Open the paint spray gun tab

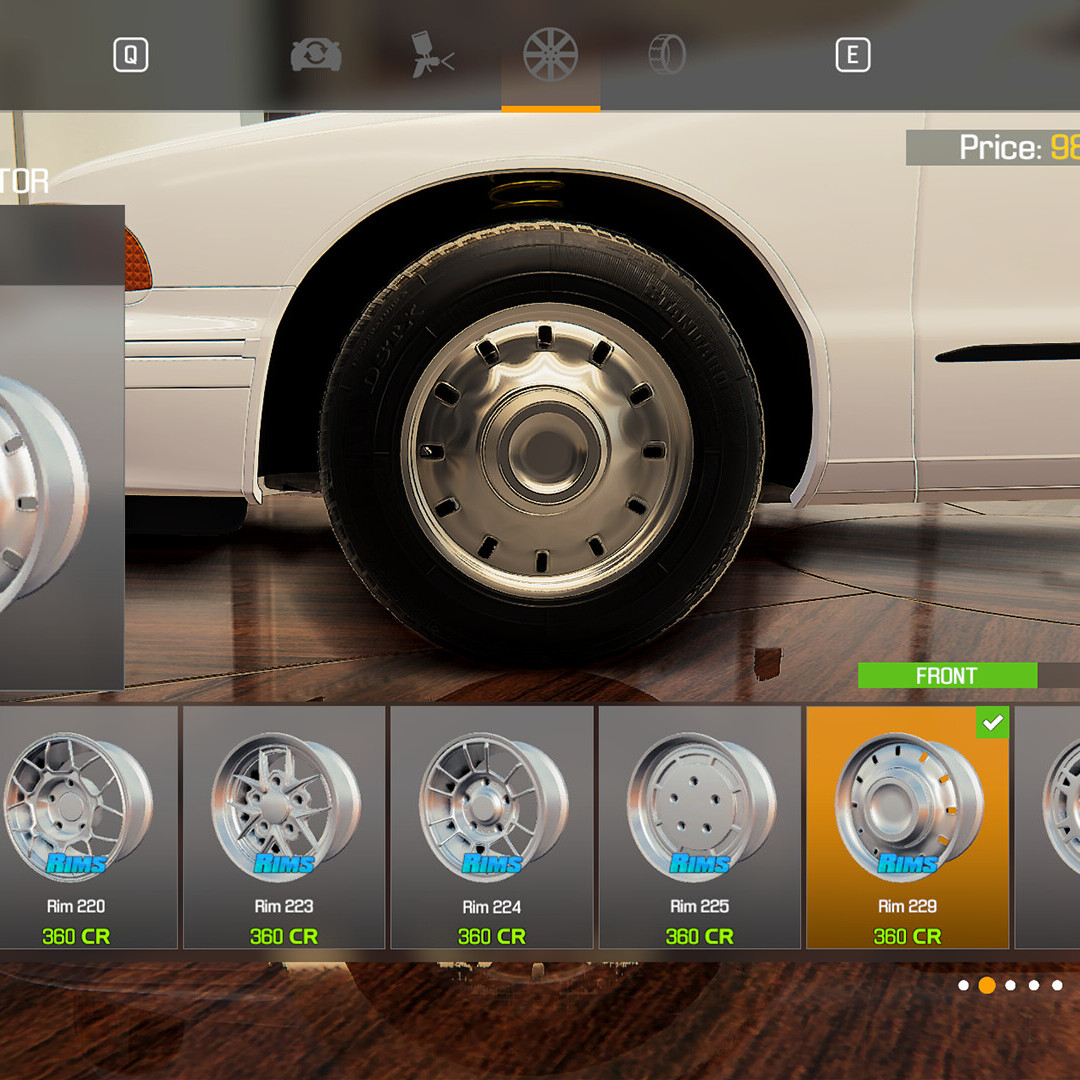(x=433, y=55)
